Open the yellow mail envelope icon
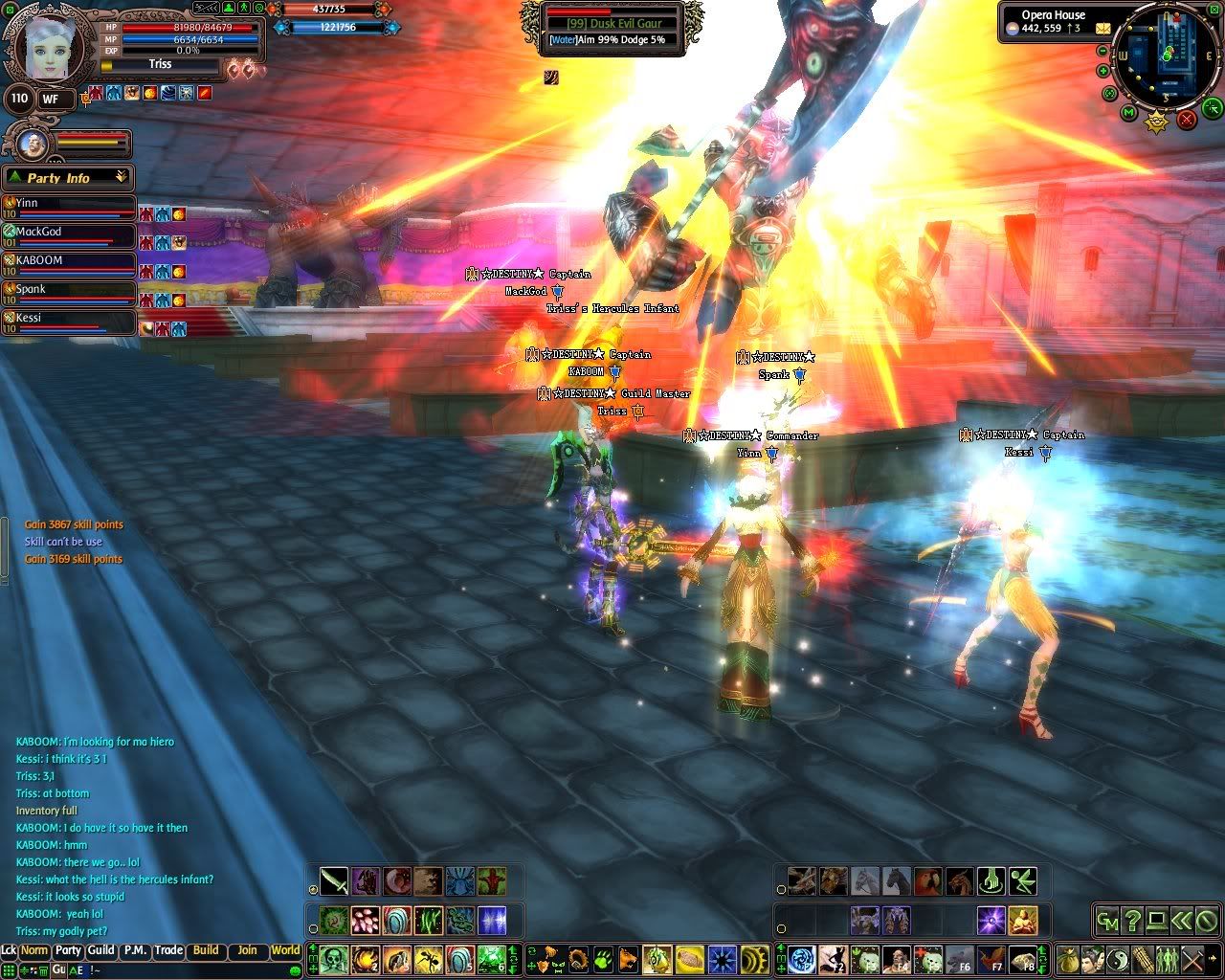The image size is (1225, 980). coord(1103,28)
